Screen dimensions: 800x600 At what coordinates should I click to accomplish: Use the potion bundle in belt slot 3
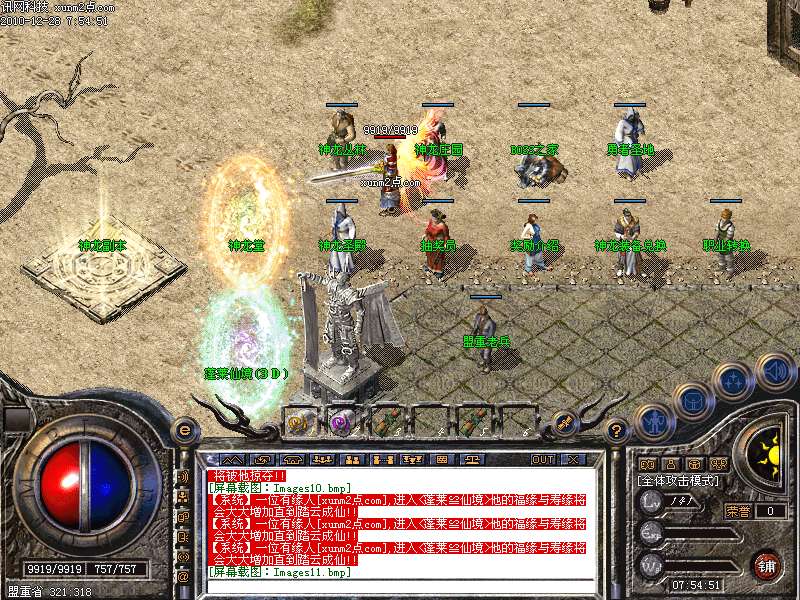point(384,421)
